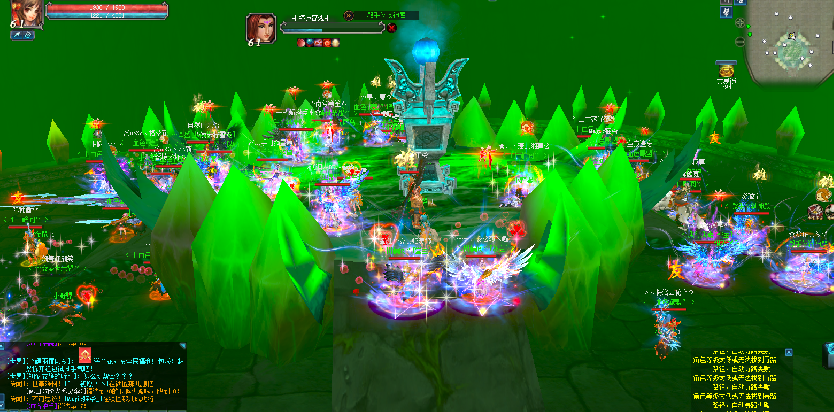Image resolution: width=834 pixels, height=412 pixels.
Task: Toggle the small buttons under player portrait
Action: pyautogui.click(x=22, y=35)
